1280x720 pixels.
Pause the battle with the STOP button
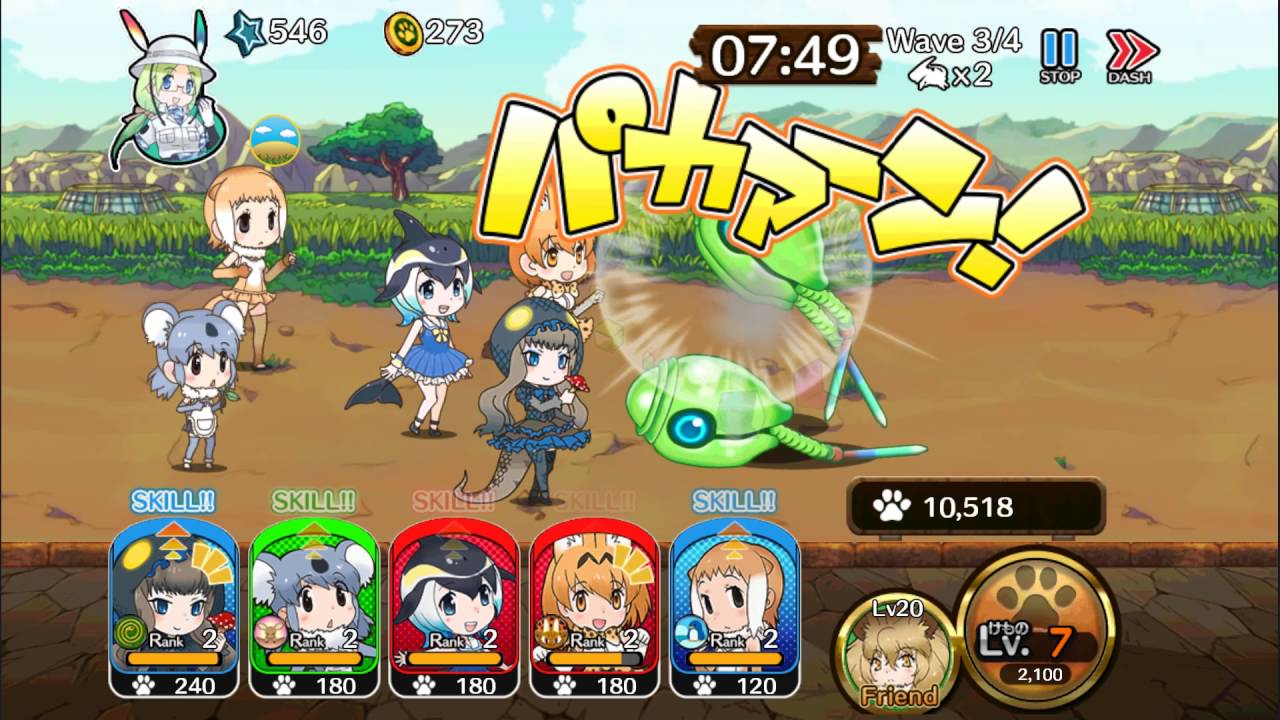coord(1059,55)
